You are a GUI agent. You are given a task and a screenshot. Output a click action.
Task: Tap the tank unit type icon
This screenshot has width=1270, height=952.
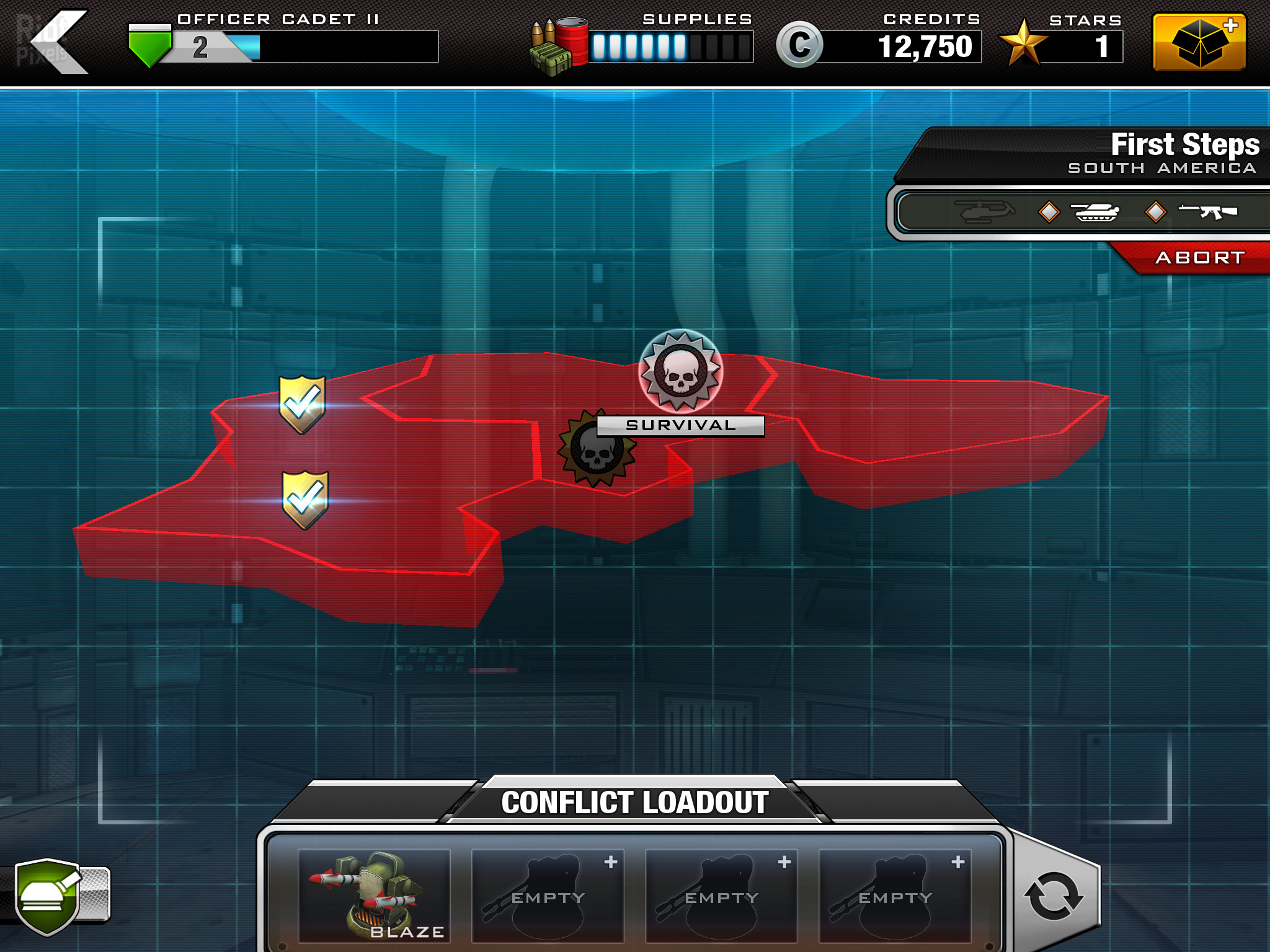[x=1096, y=212]
